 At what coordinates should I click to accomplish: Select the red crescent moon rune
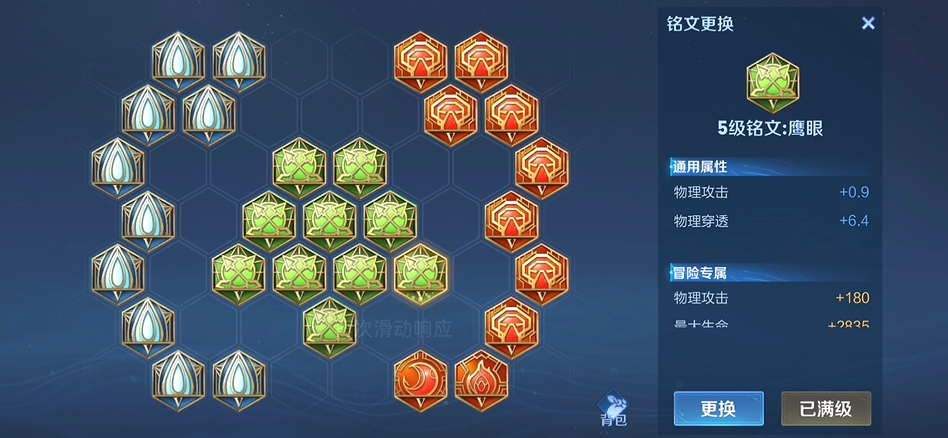pyautogui.click(x=420, y=380)
